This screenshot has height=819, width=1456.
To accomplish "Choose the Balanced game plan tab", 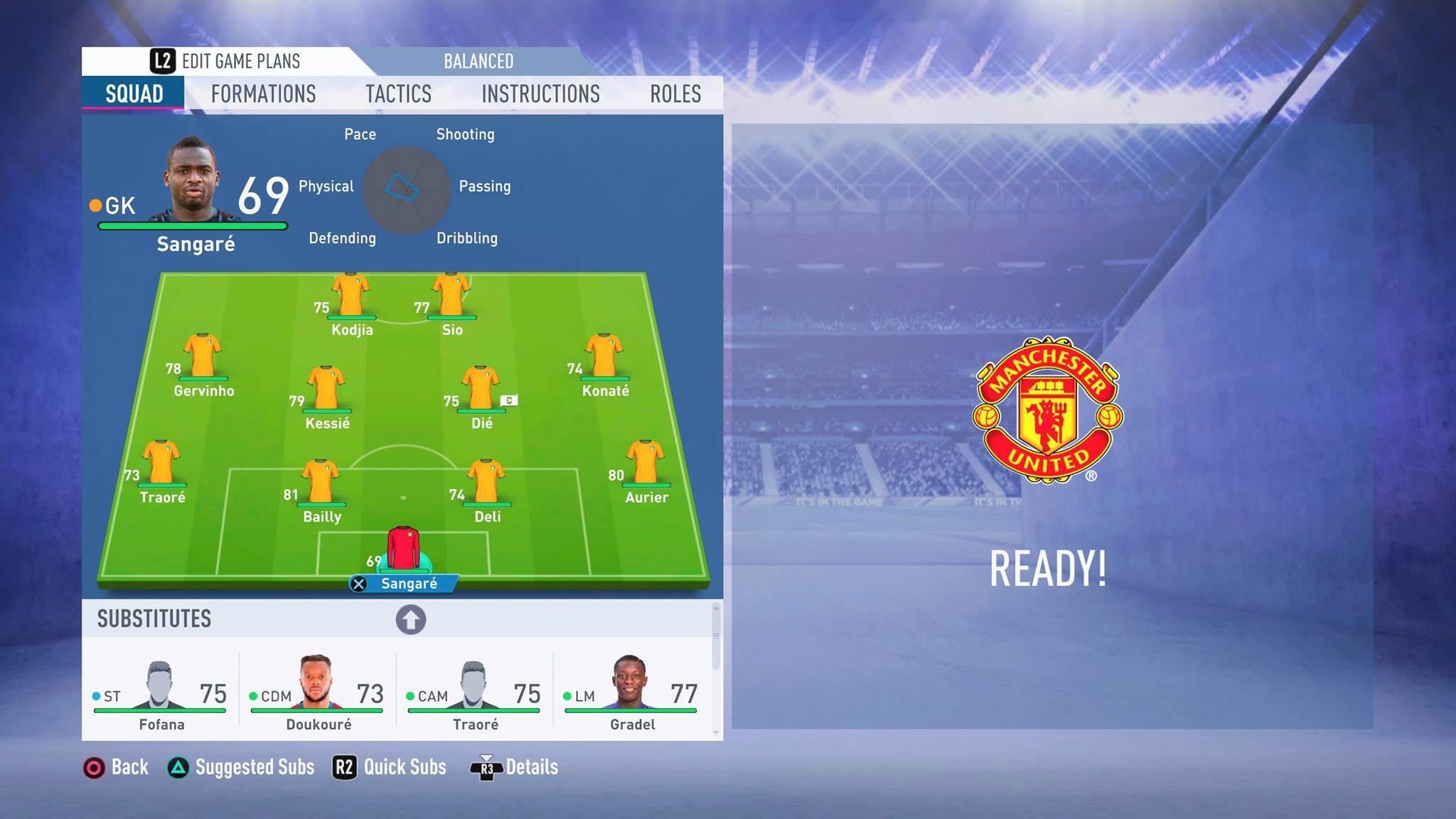I will tap(478, 61).
